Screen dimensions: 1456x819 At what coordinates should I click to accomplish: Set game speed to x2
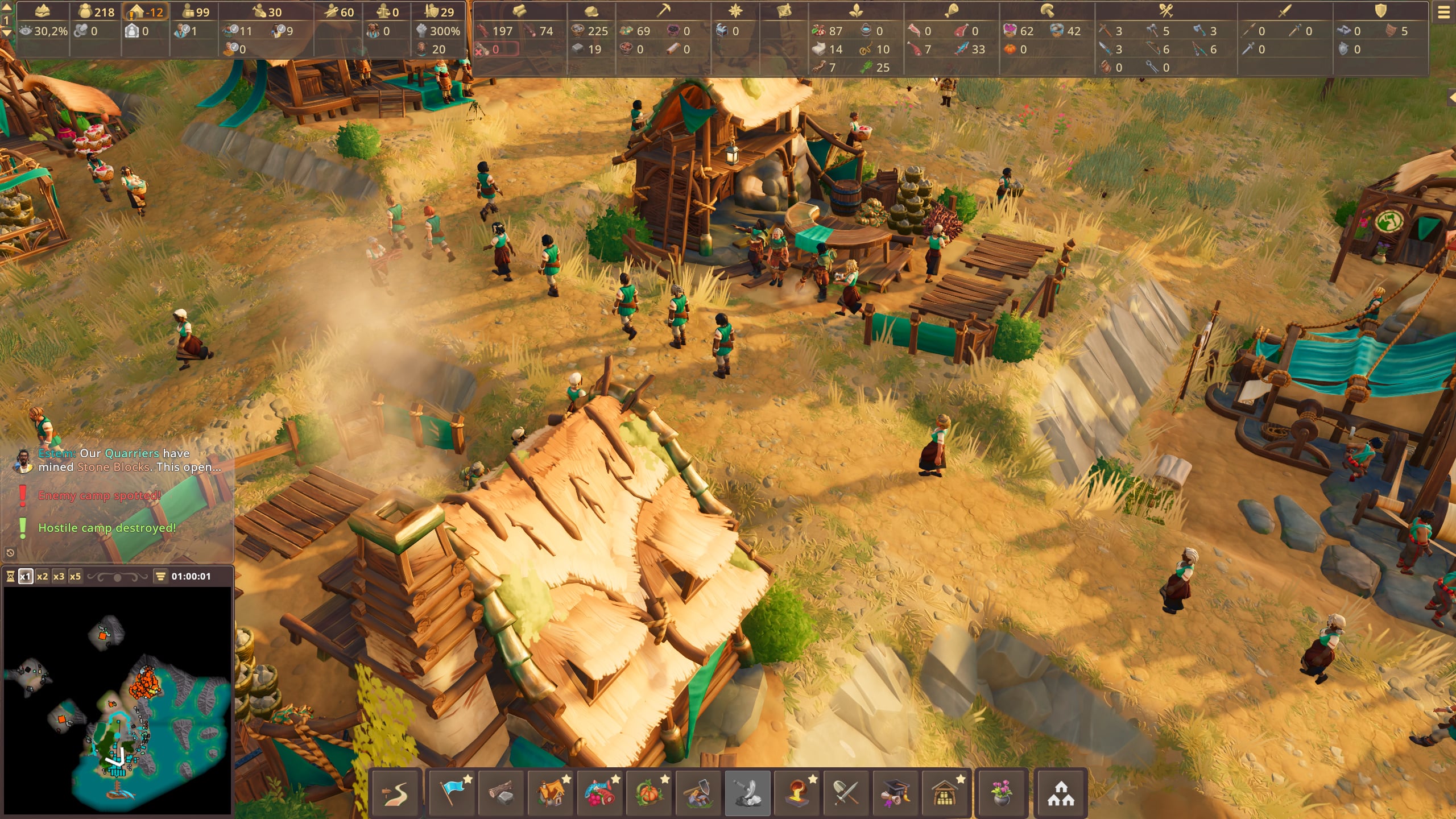[42, 576]
